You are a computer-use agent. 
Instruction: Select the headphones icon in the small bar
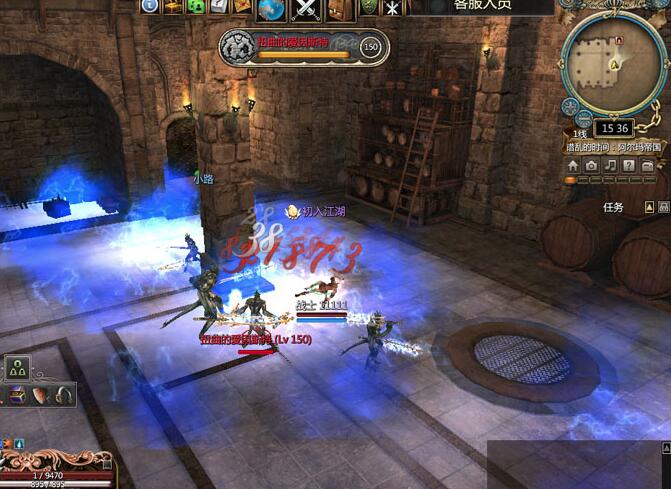click(64, 395)
